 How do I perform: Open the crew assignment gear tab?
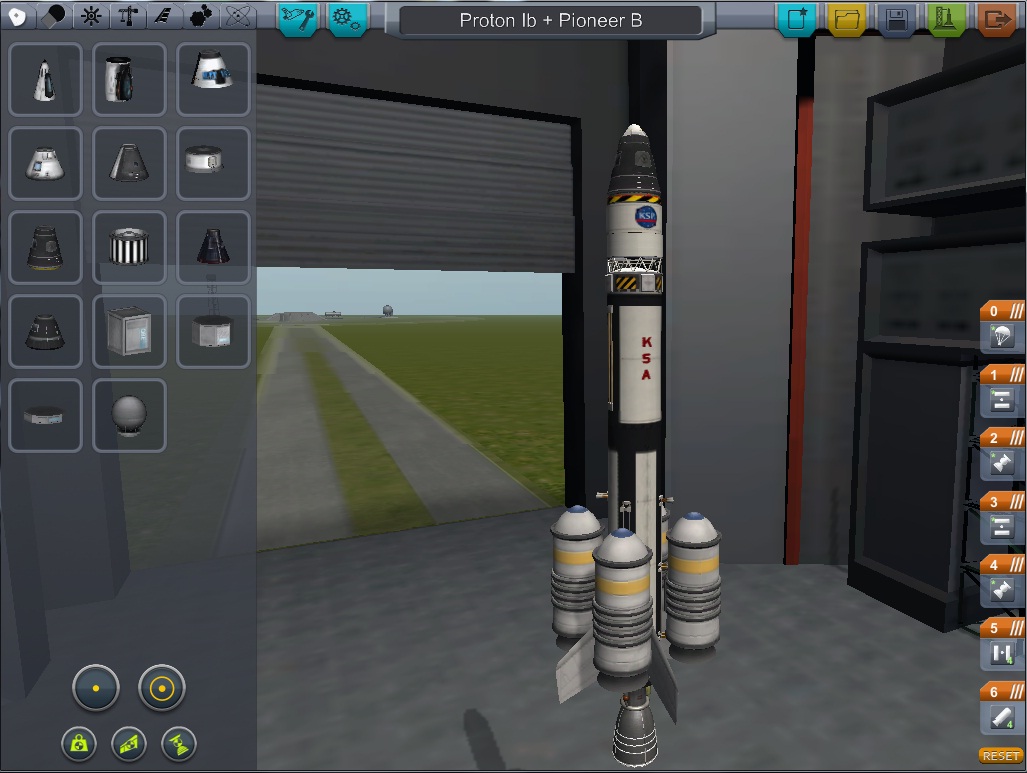348,18
